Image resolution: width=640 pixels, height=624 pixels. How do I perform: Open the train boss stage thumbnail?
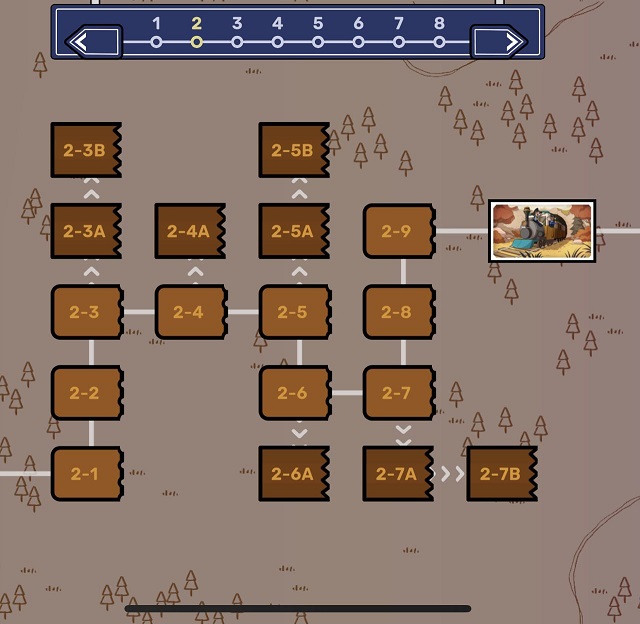542,231
